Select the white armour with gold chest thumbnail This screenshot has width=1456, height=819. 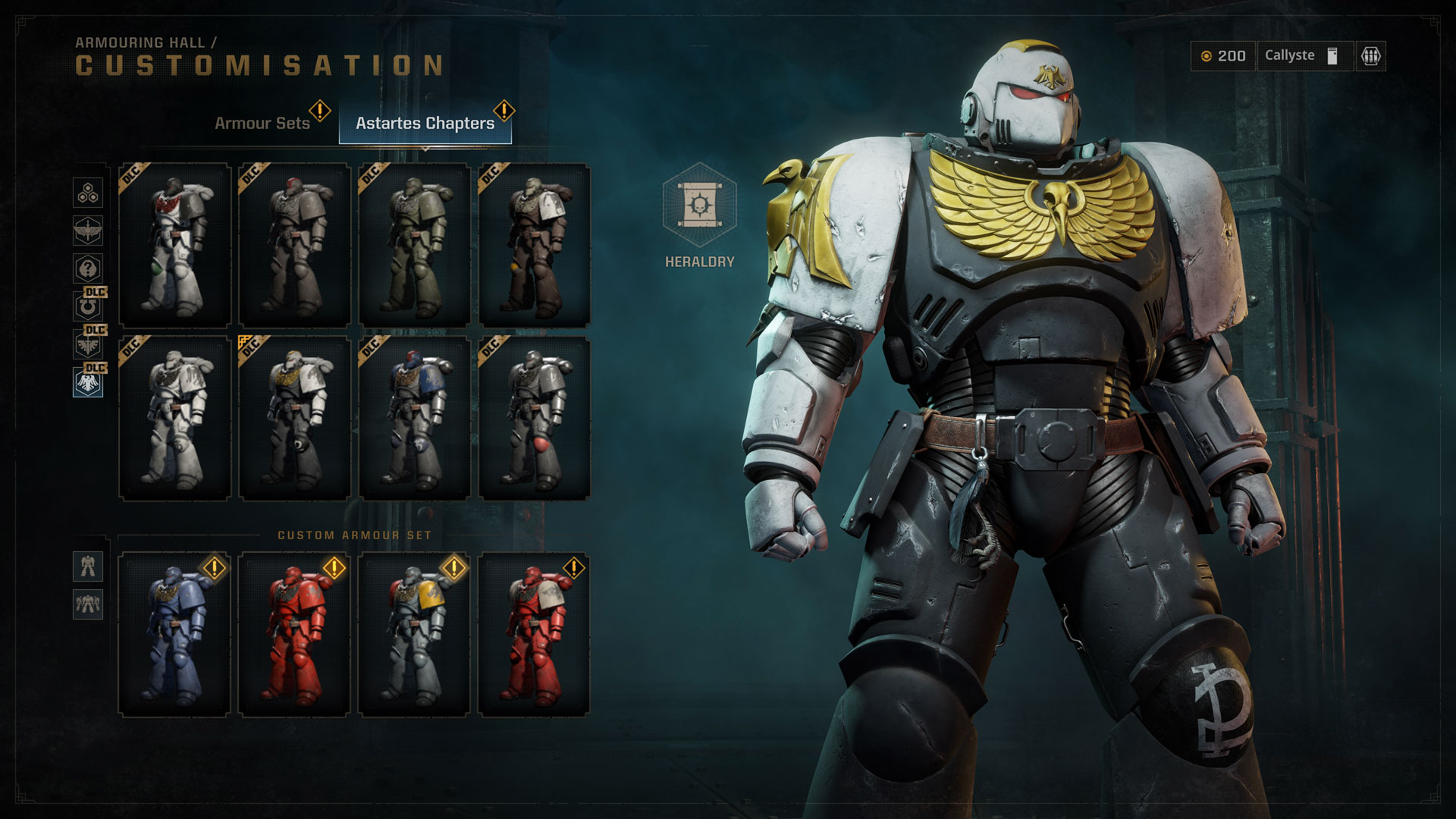tap(294, 421)
